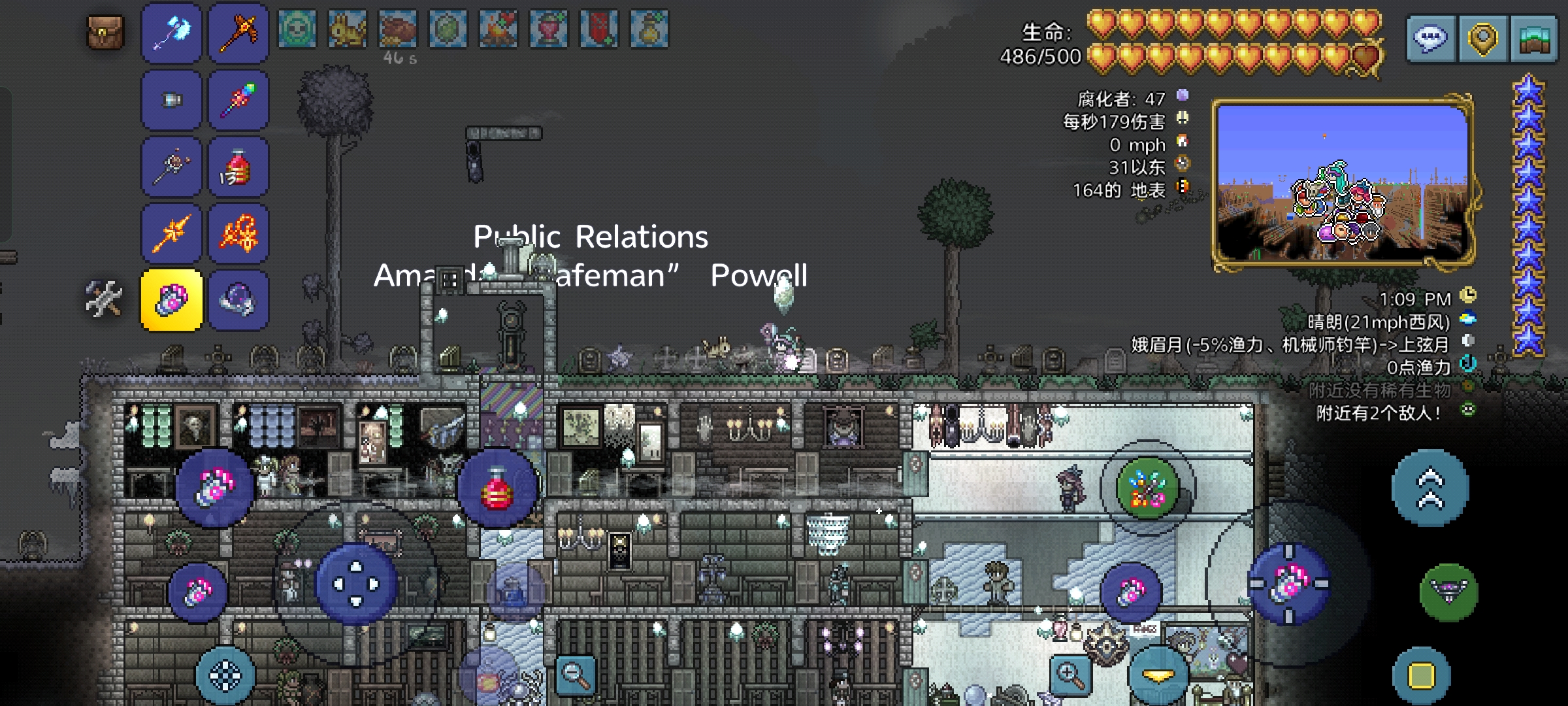Choose the fiery orange whip hotbar slot

[238, 234]
